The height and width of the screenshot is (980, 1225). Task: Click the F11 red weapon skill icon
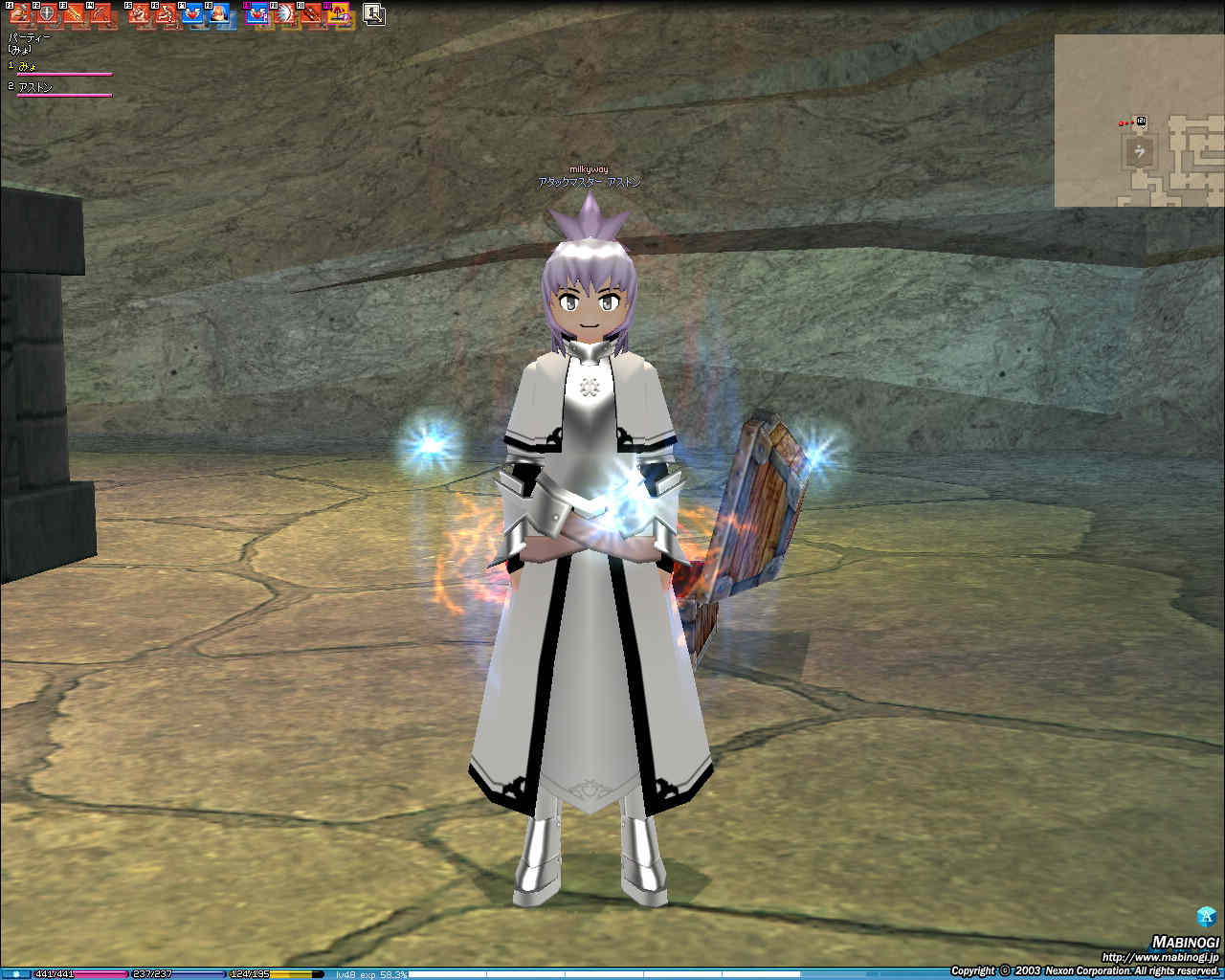tap(312, 14)
